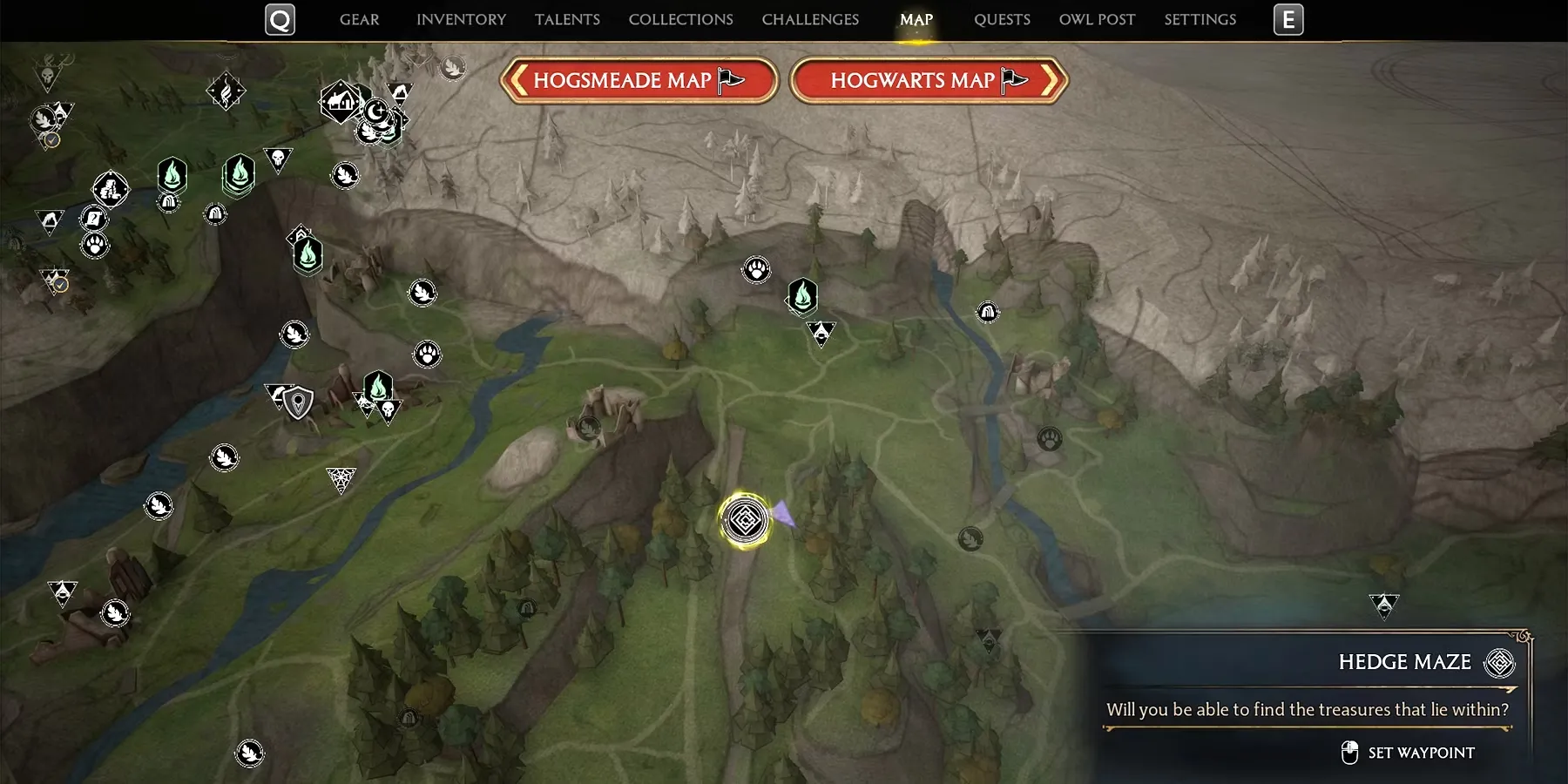
Task: Open the Gear tab
Action: pyautogui.click(x=359, y=19)
